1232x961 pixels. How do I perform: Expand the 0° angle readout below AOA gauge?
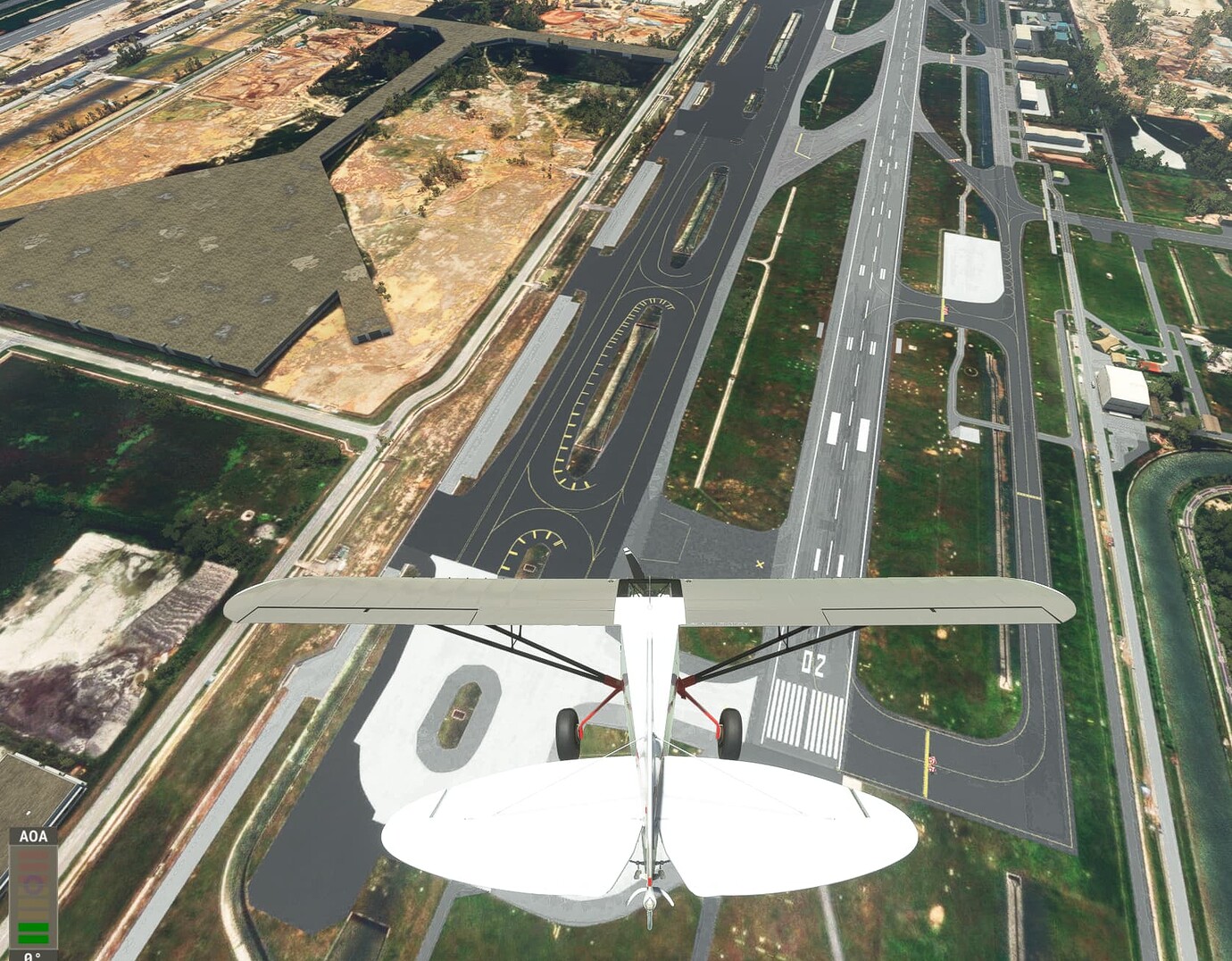(32, 956)
